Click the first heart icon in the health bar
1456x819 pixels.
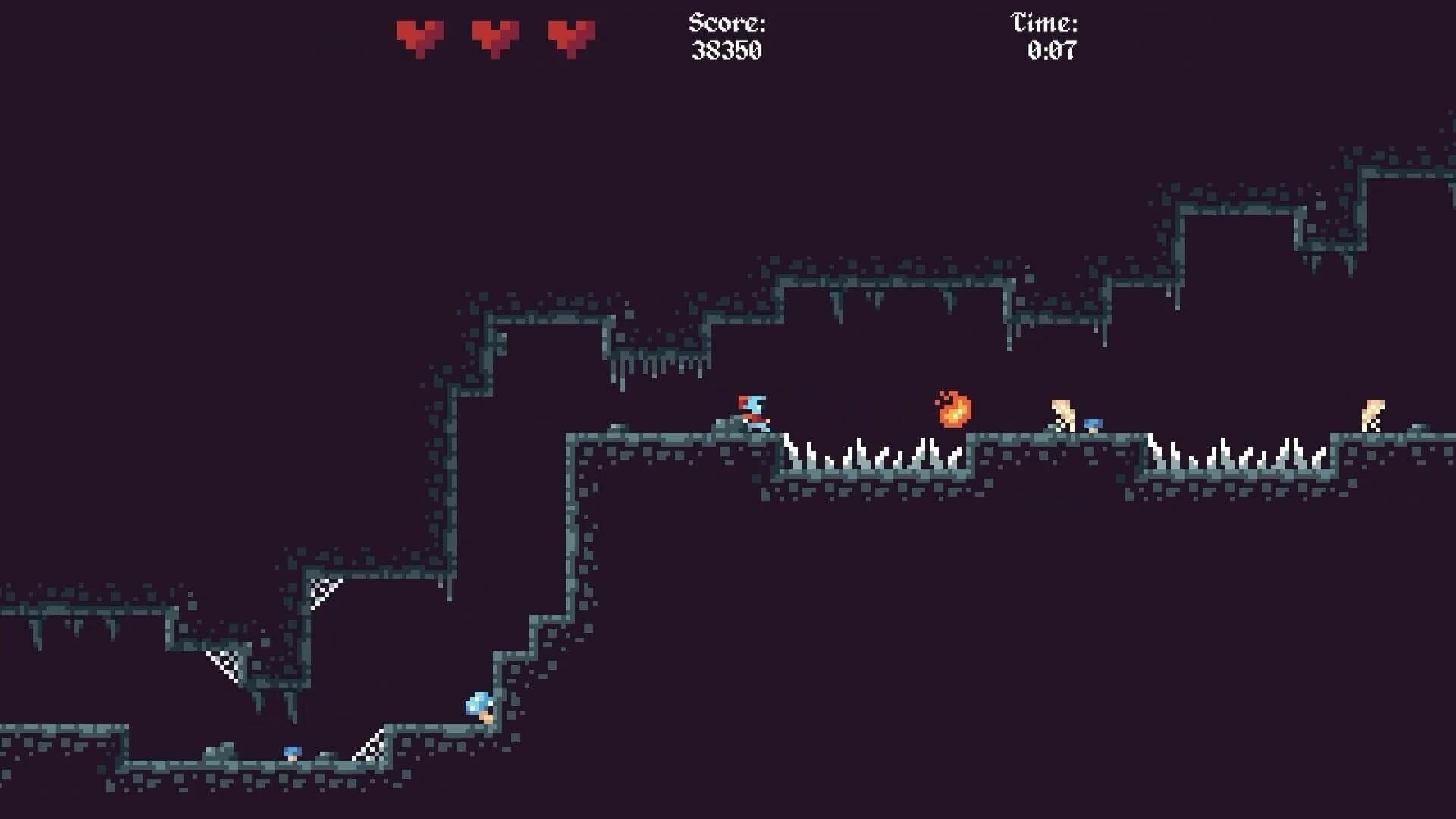pos(418,36)
